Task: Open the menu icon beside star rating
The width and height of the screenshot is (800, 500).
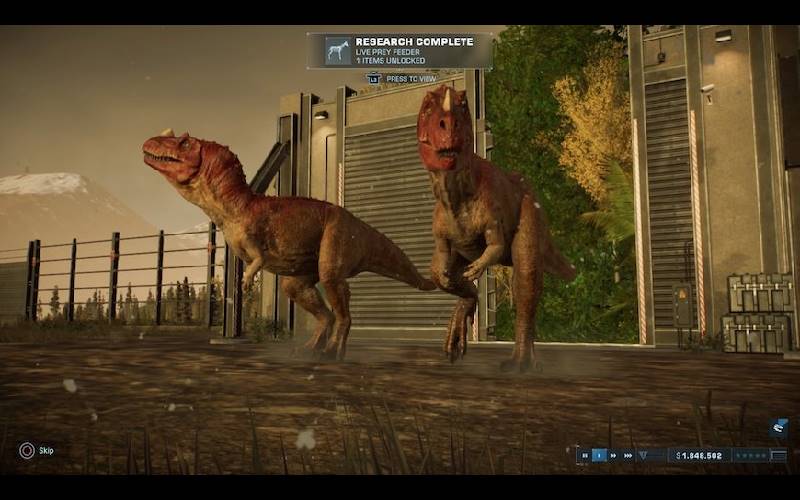Action: click(780, 455)
